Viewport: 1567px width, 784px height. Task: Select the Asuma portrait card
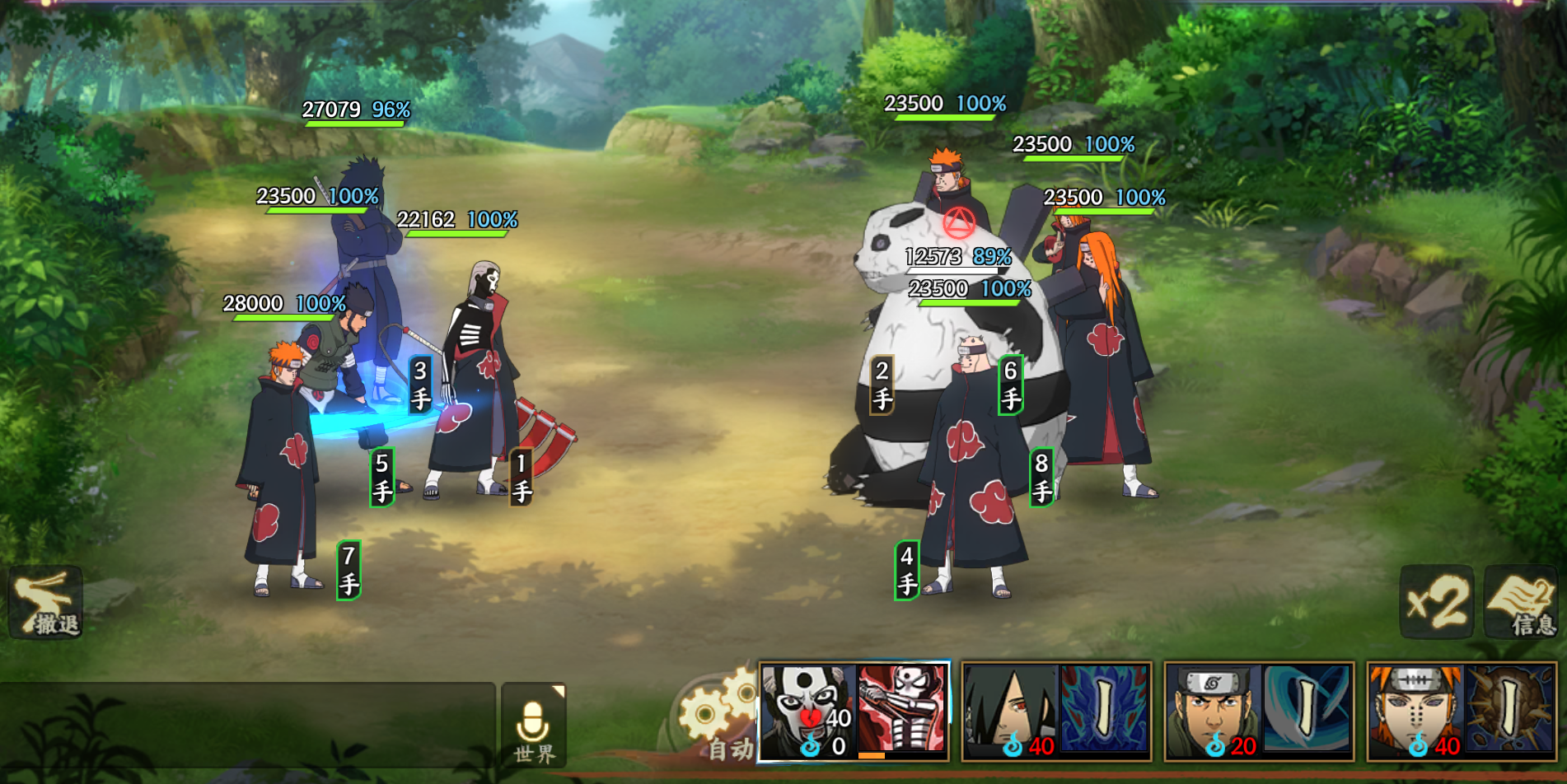[x=1213, y=712]
